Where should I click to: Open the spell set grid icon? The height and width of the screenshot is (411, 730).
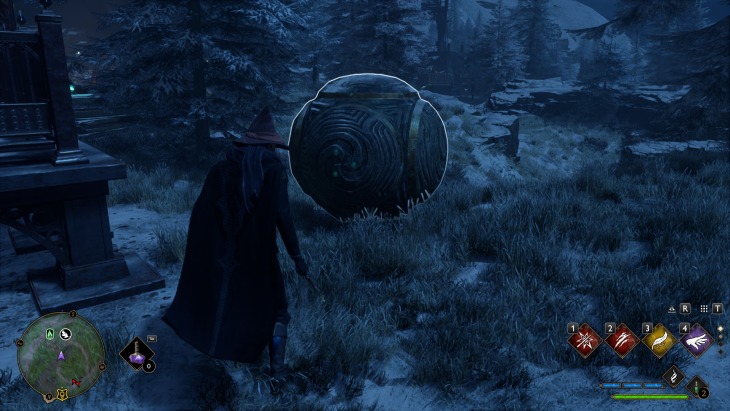tap(704, 308)
